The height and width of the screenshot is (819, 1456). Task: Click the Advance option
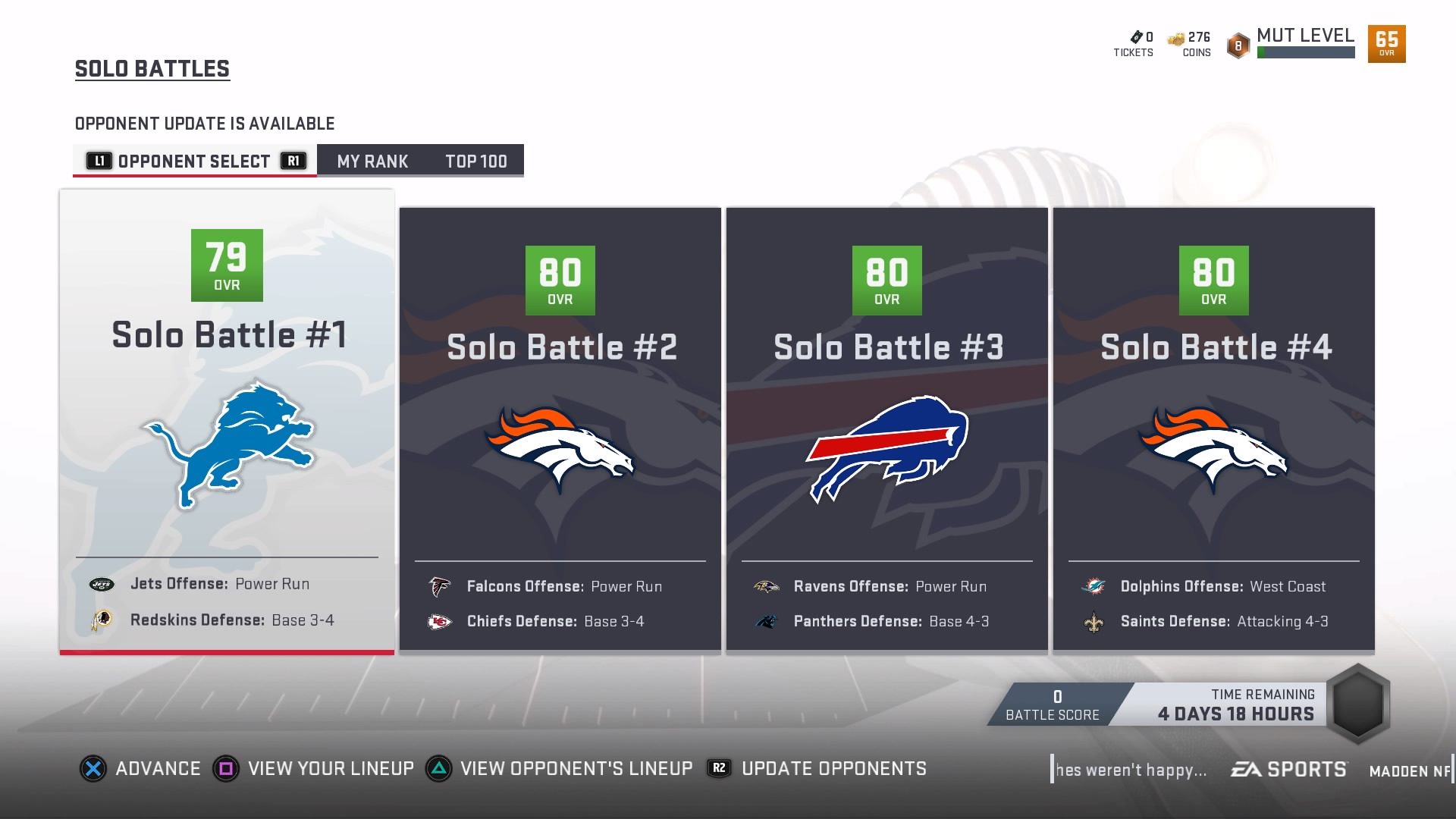pyautogui.click(x=141, y=769)
